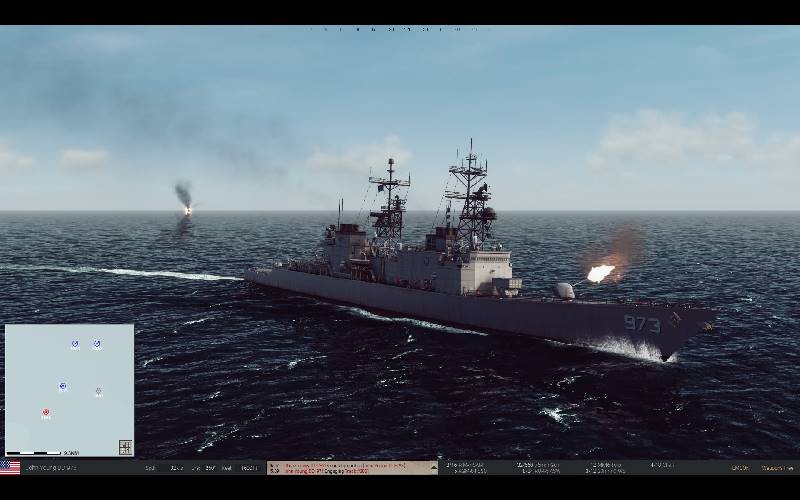The width and height of the screenshot is (800, 500).
Task: Expand the minimap using its corner grid button
Action: tap(125, 447)
